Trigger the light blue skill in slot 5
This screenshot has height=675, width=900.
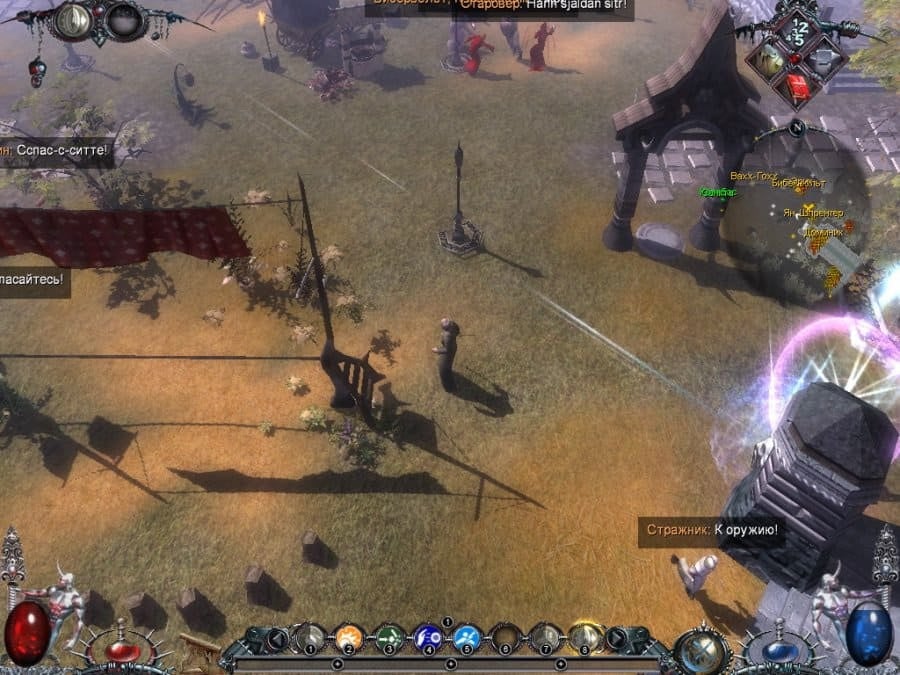point(467,636)
